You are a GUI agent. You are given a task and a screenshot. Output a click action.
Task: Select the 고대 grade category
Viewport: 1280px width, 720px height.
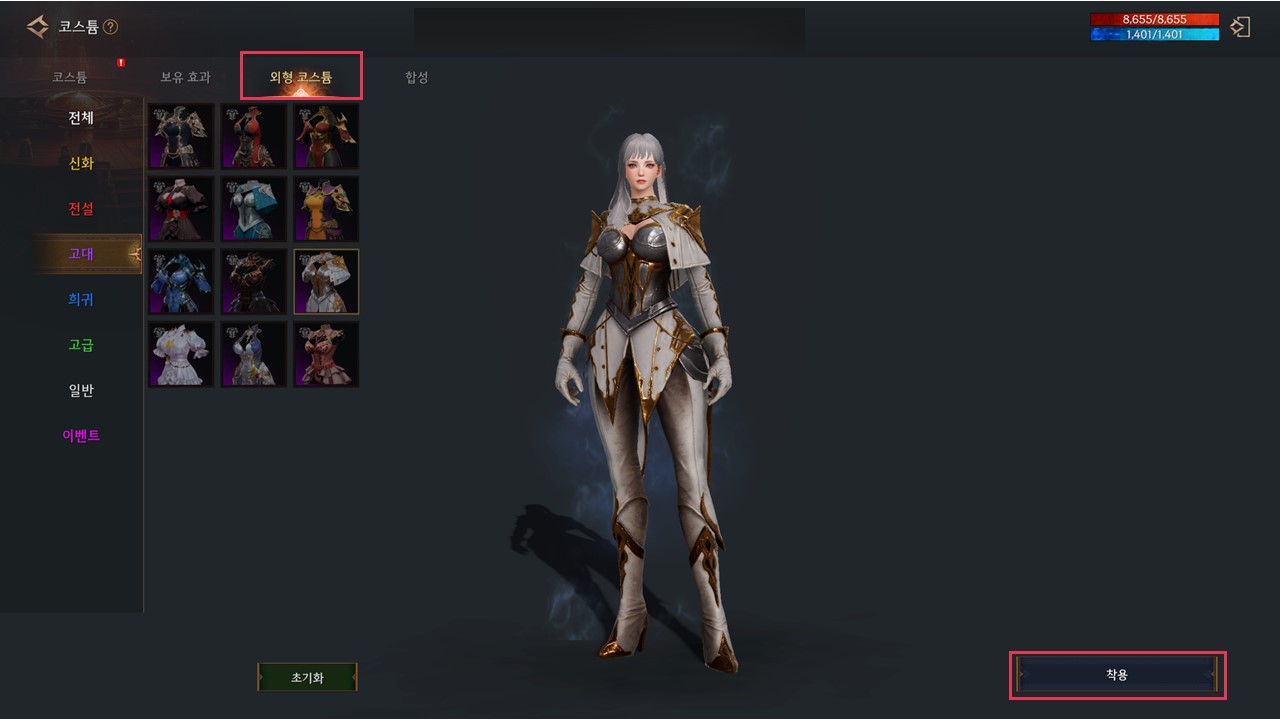click(81, 254)
